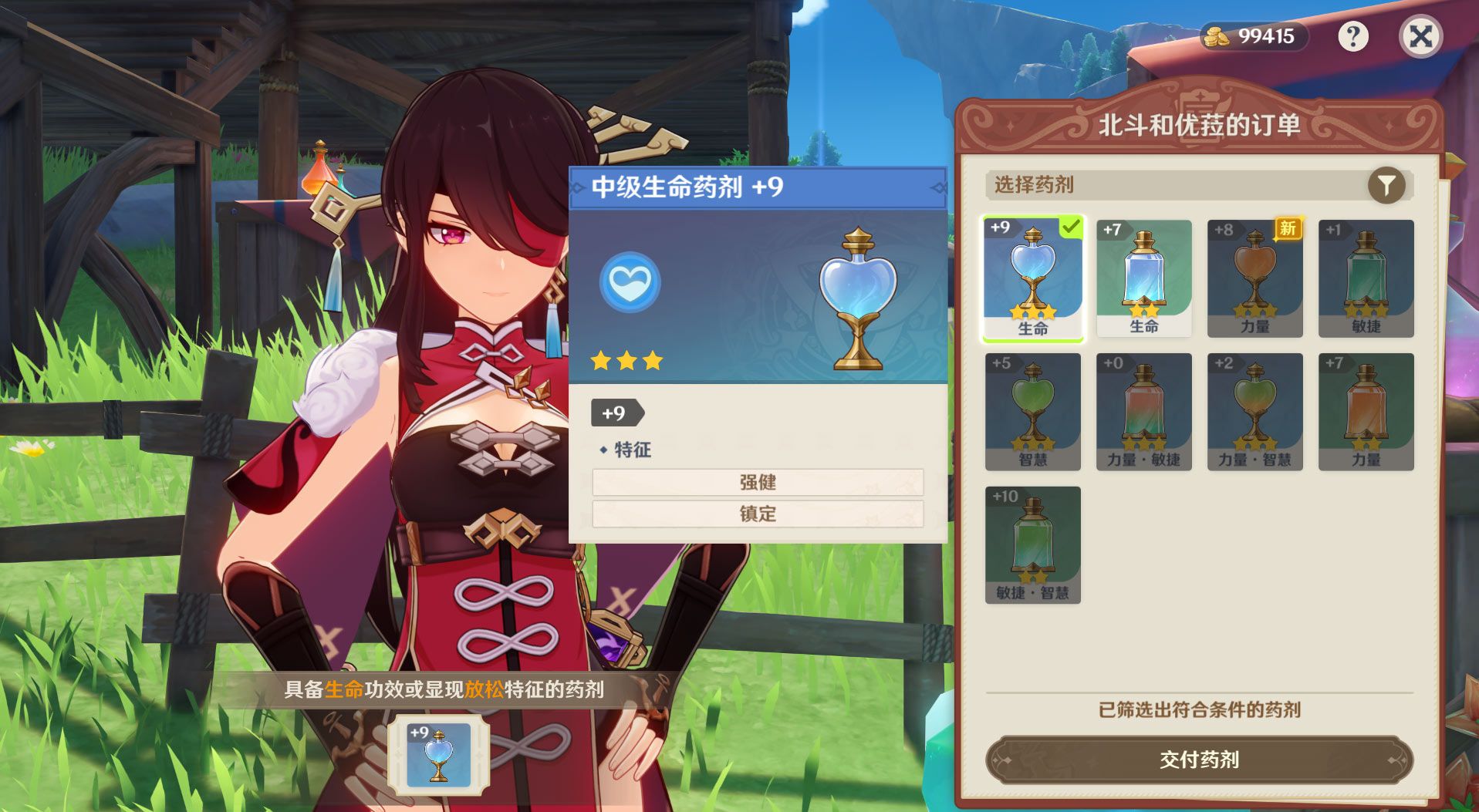
Task: Select the +2 力量·智慧 potion
Action: point(1255,409)
